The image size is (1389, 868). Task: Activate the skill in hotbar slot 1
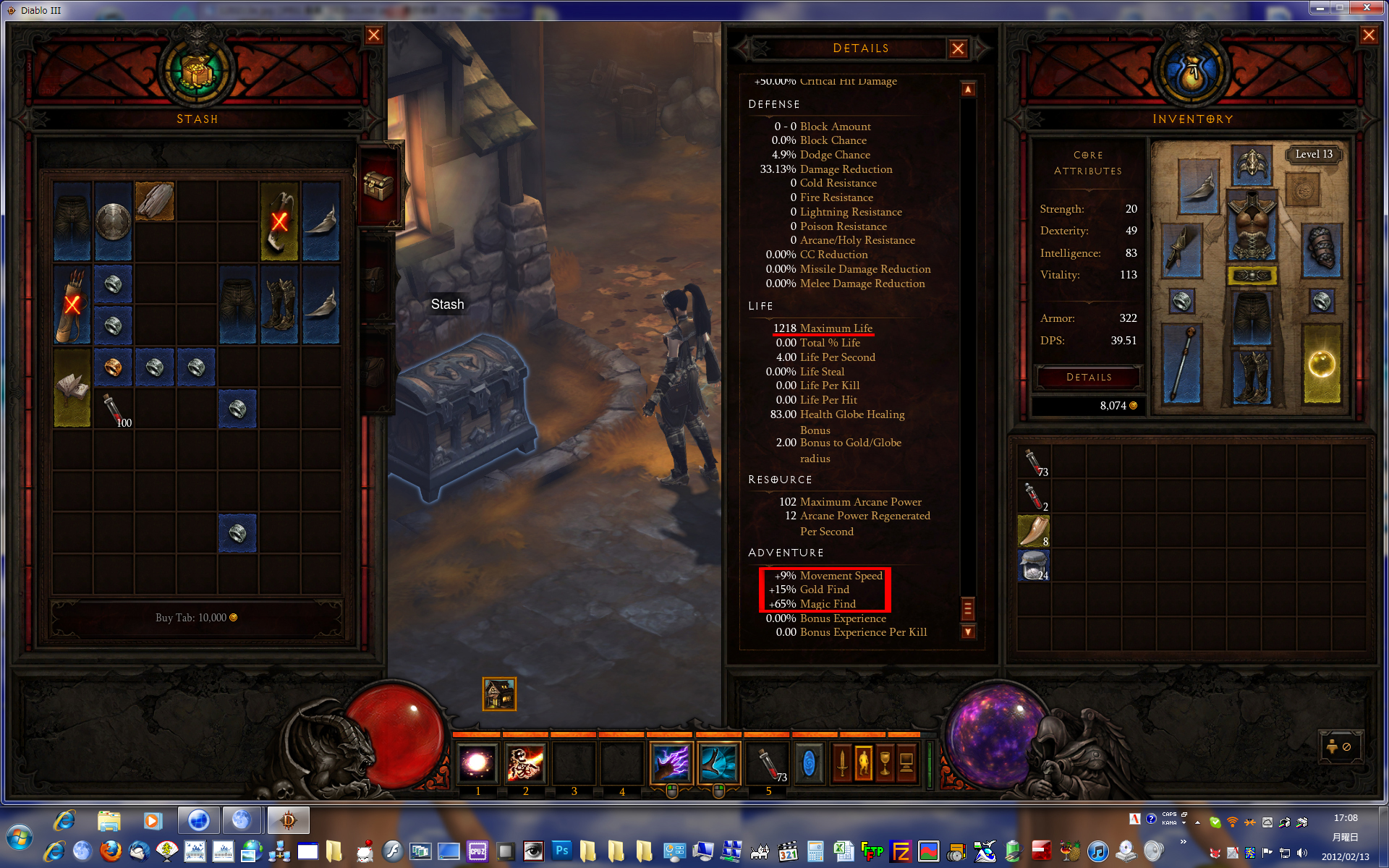[477, 763]
